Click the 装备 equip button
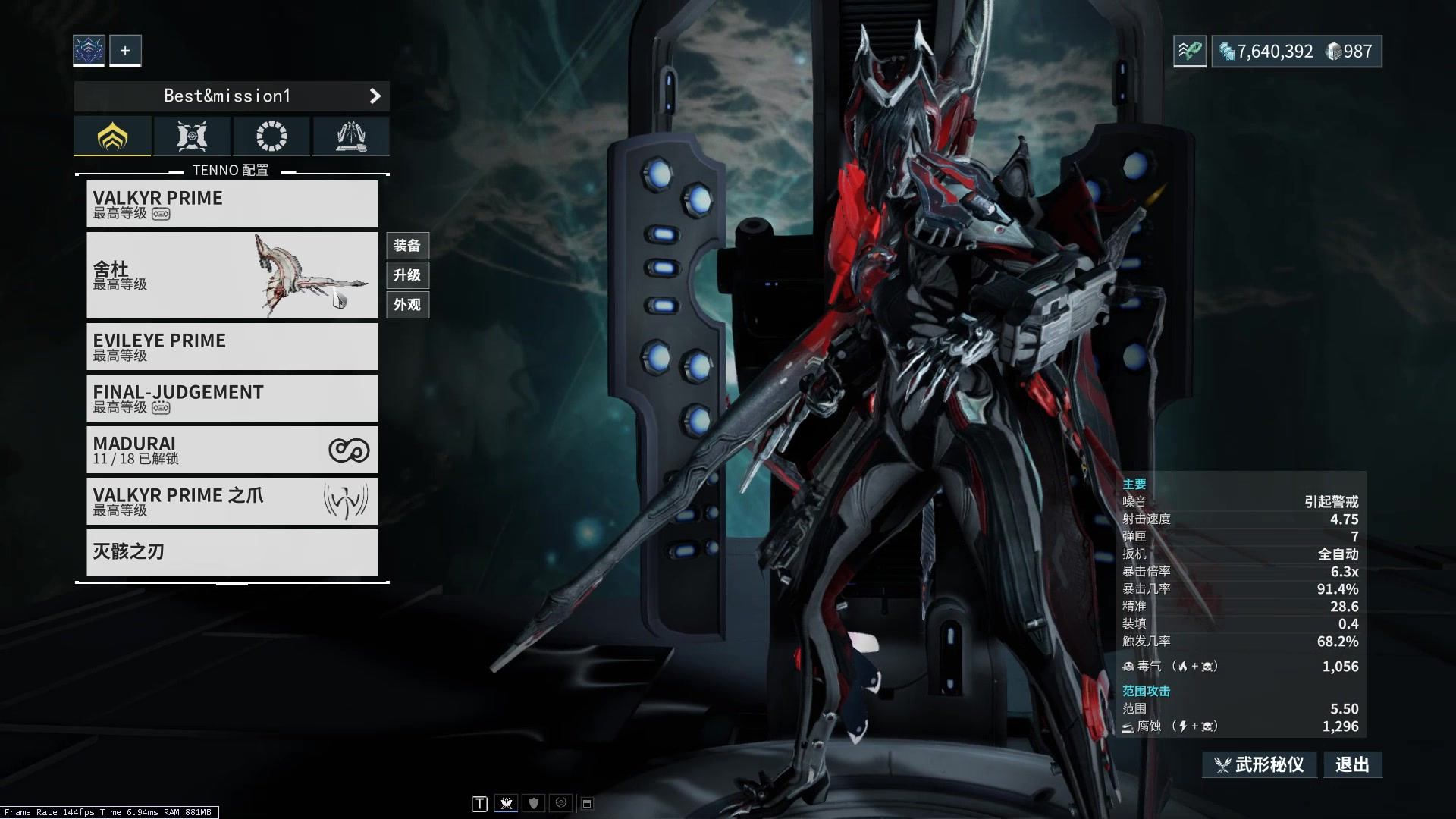The height and width of the screenshot is (819, 1456). pyautogui.click(x=407, y=246)
